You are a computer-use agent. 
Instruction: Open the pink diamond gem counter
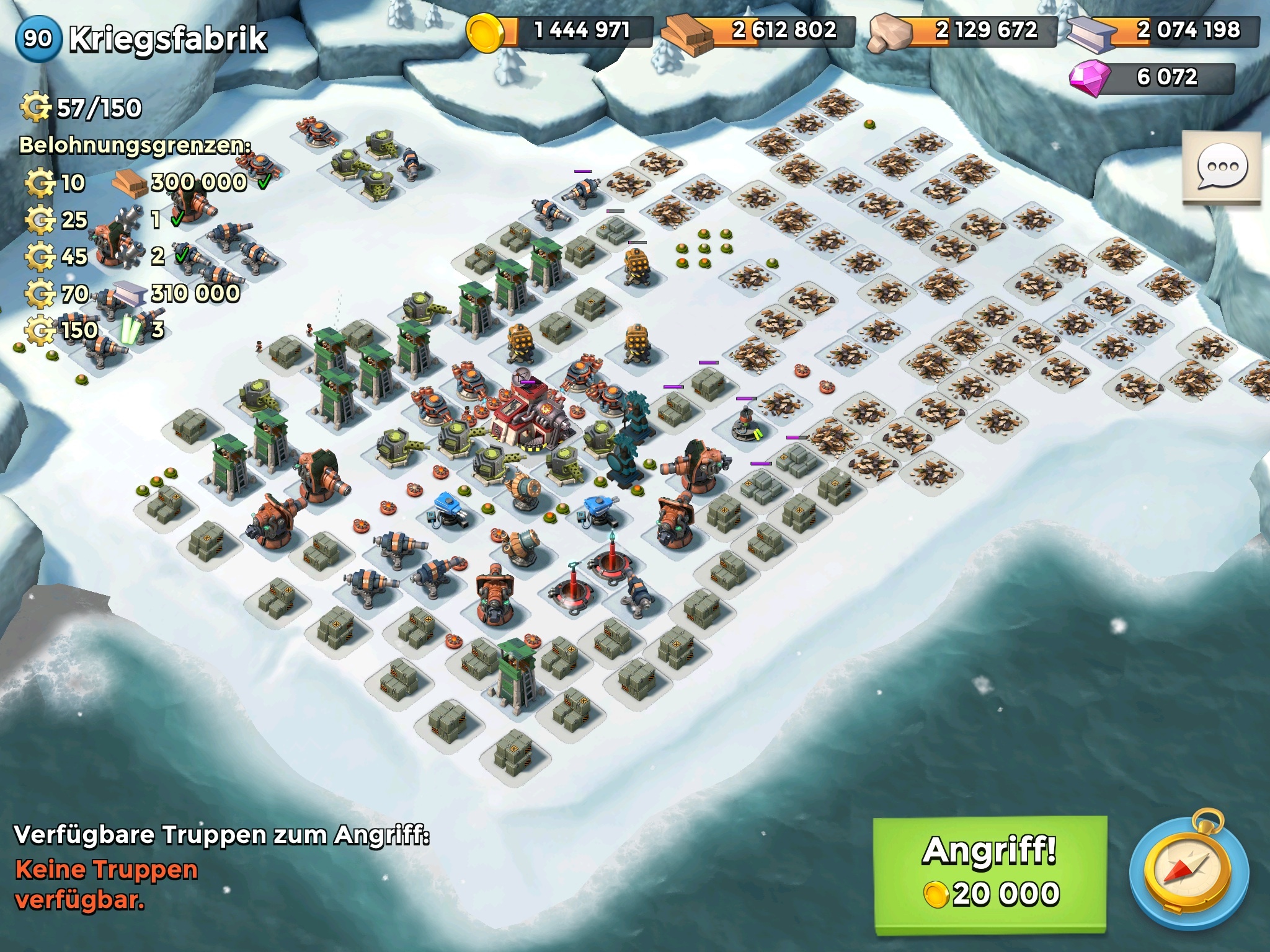point(1152,77)
